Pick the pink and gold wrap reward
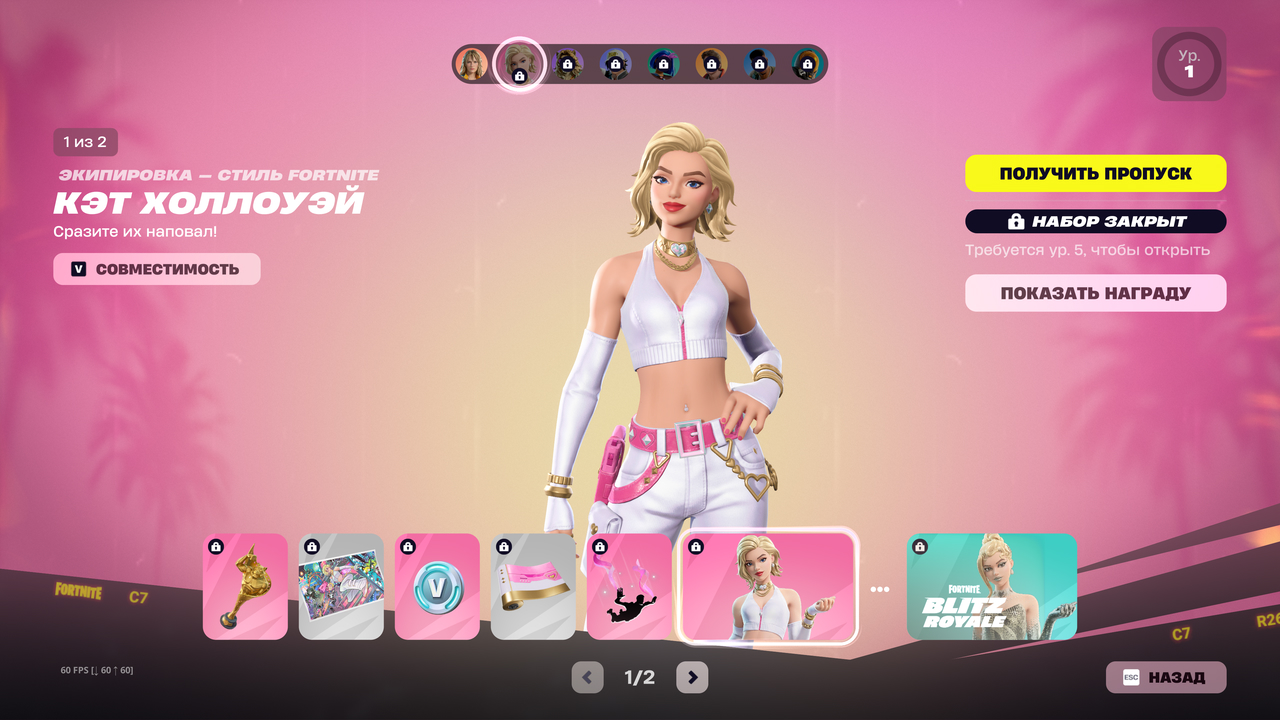 coord(533,587)
